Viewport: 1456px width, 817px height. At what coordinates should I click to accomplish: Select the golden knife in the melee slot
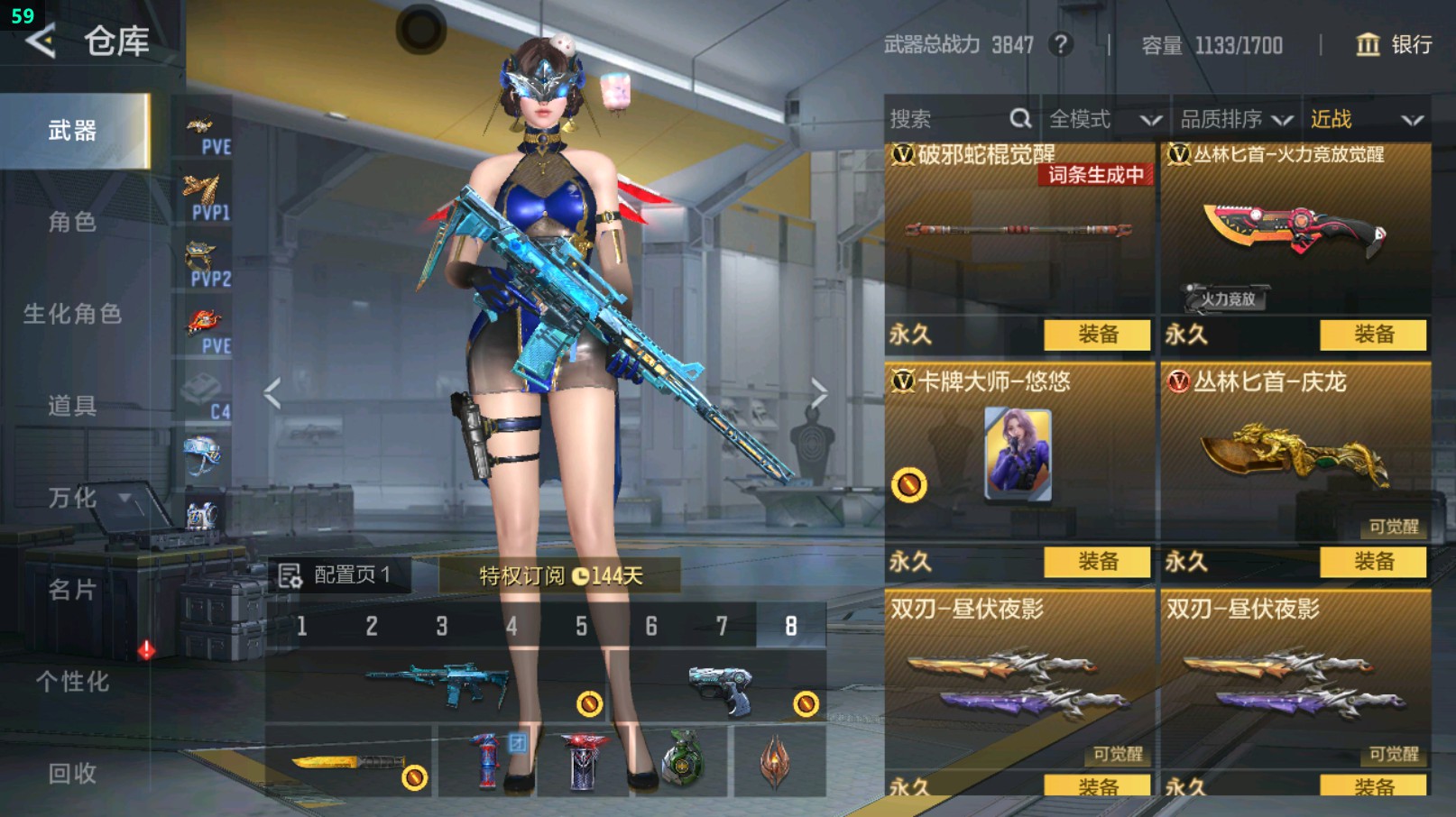tap(343, 762)
